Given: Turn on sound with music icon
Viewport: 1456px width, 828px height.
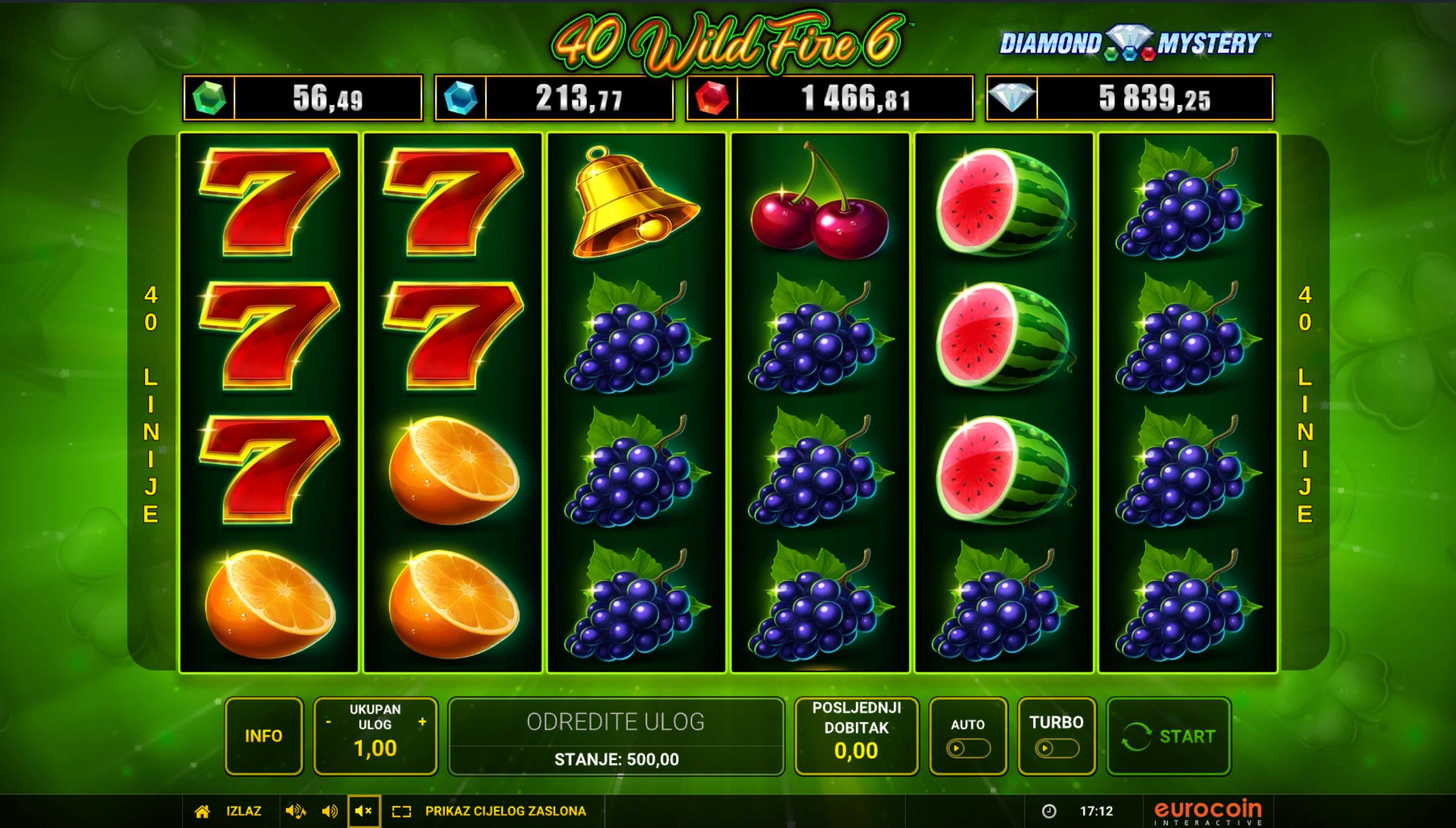Looking at the screenshot, I should point(295,811).
